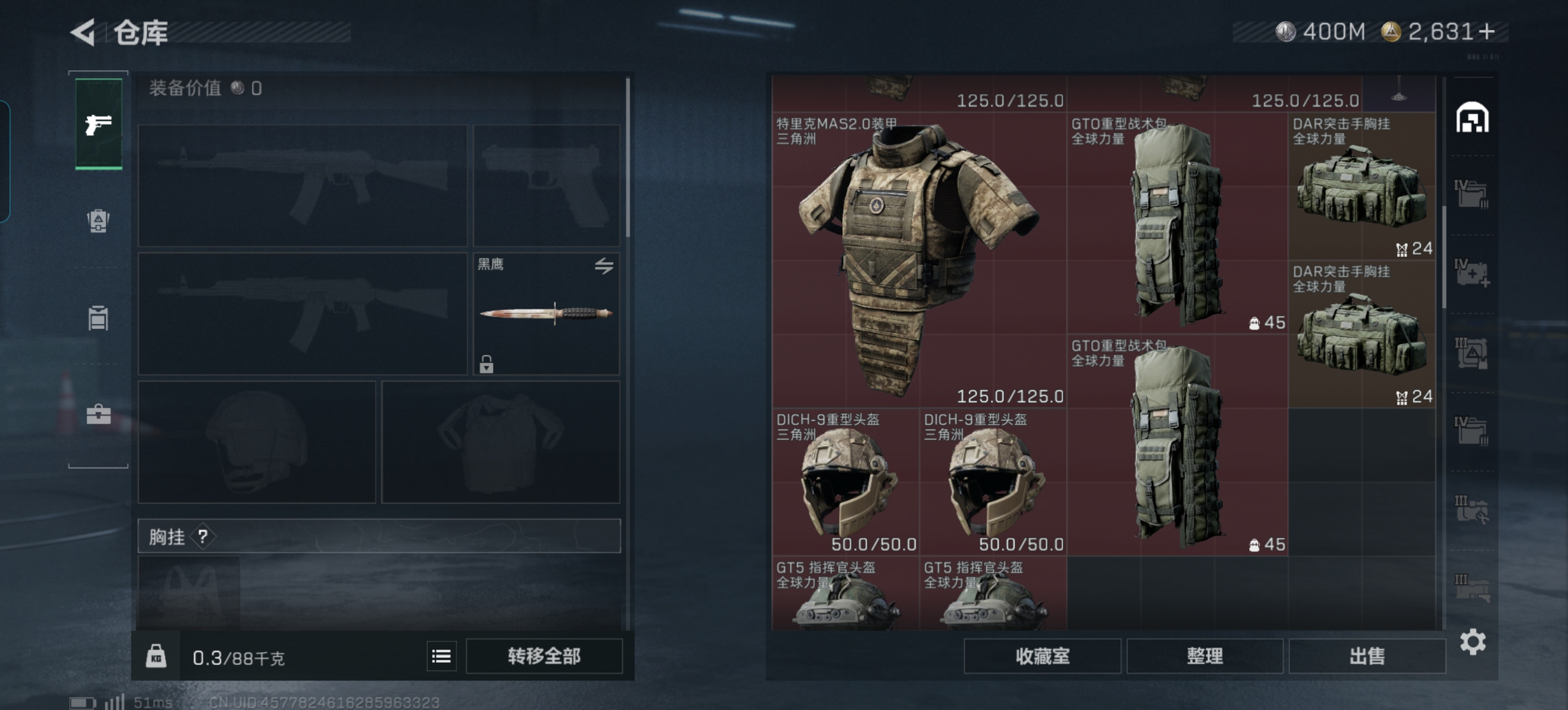Toggle the lock icon on the 黑鹰 knife slot
The width and height of the screenshot is (1568, 710).
tap(486, 365)
